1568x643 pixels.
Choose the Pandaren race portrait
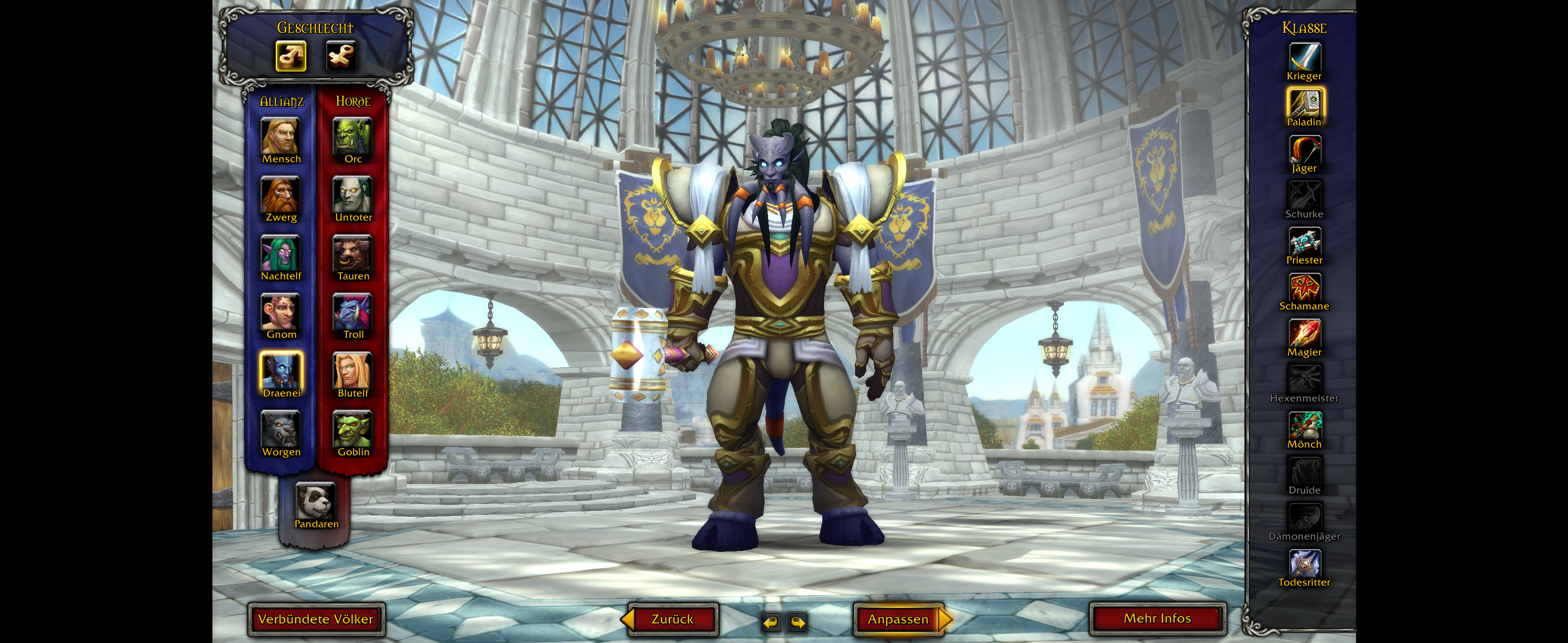(x=316, y=501)
